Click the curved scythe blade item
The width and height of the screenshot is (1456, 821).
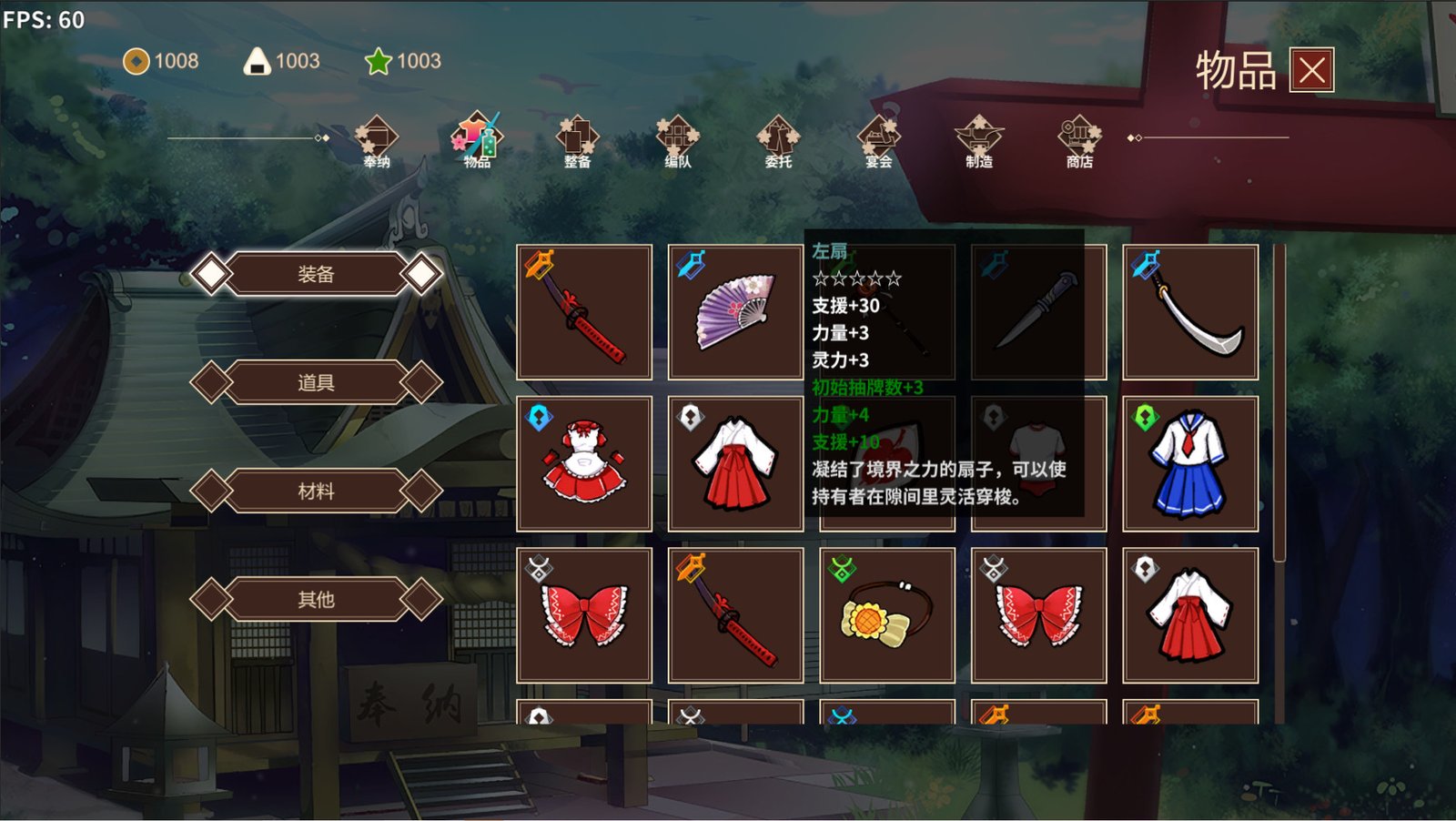click(x=1190, y=309)
